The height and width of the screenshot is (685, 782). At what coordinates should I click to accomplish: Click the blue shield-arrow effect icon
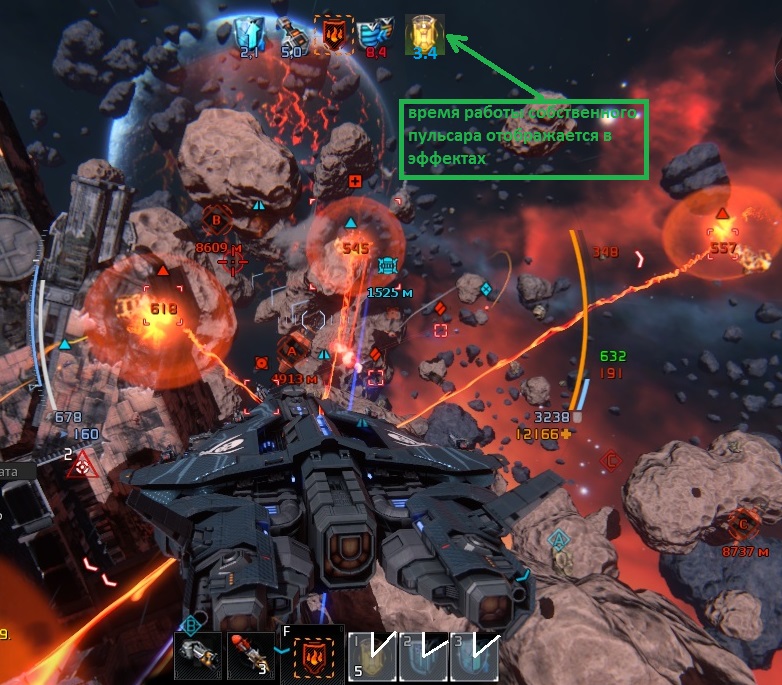[249, 32]
